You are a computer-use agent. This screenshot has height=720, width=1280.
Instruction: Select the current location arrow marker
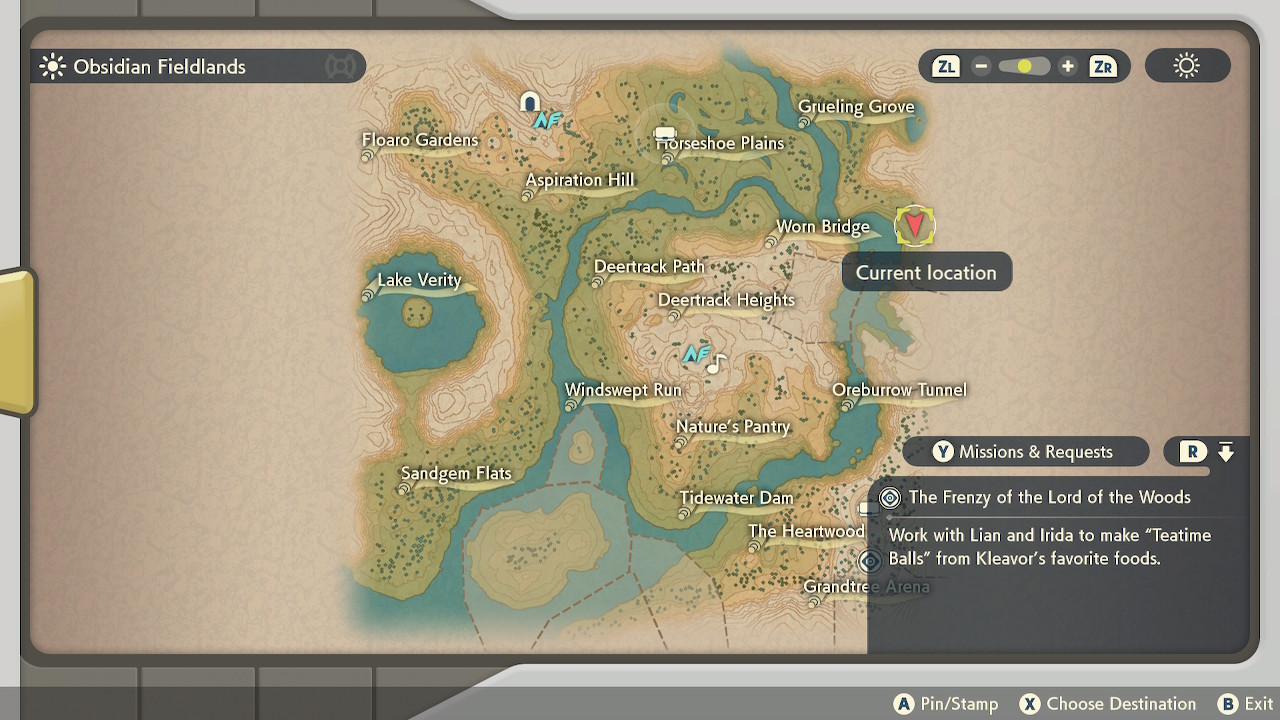[914, 224]
